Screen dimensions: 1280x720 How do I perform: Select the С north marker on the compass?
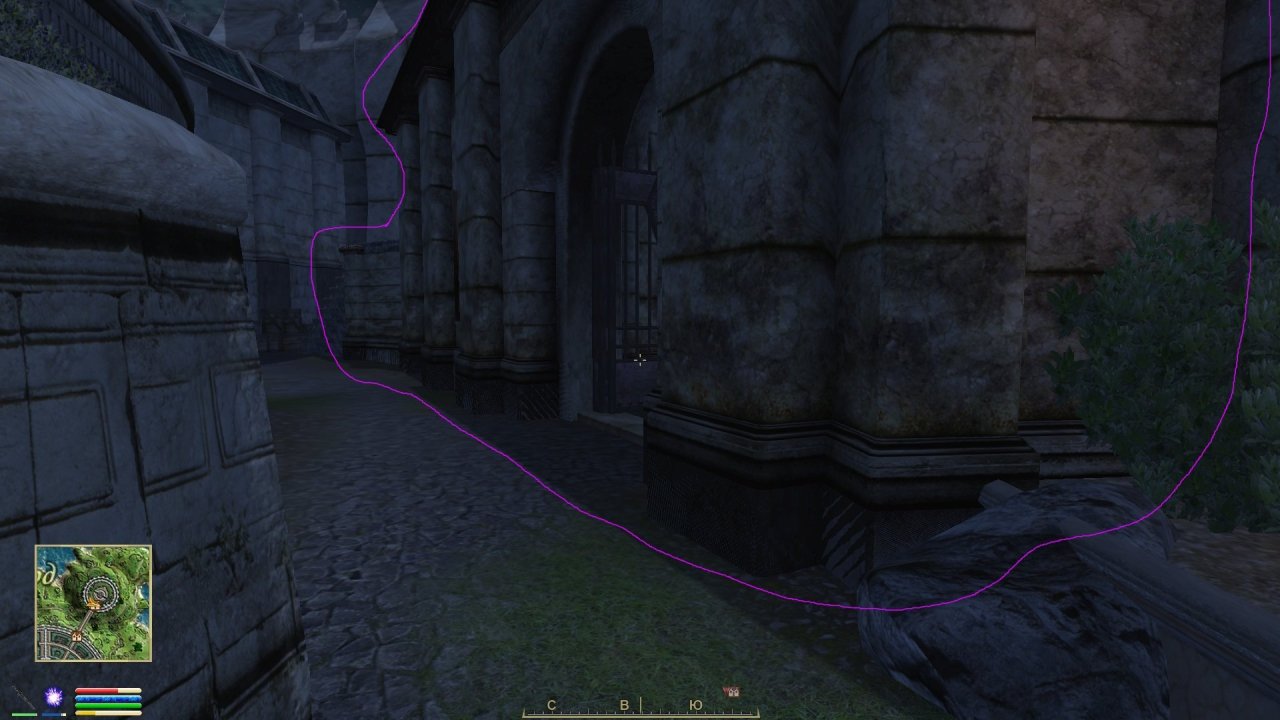(x=551, y=705)
